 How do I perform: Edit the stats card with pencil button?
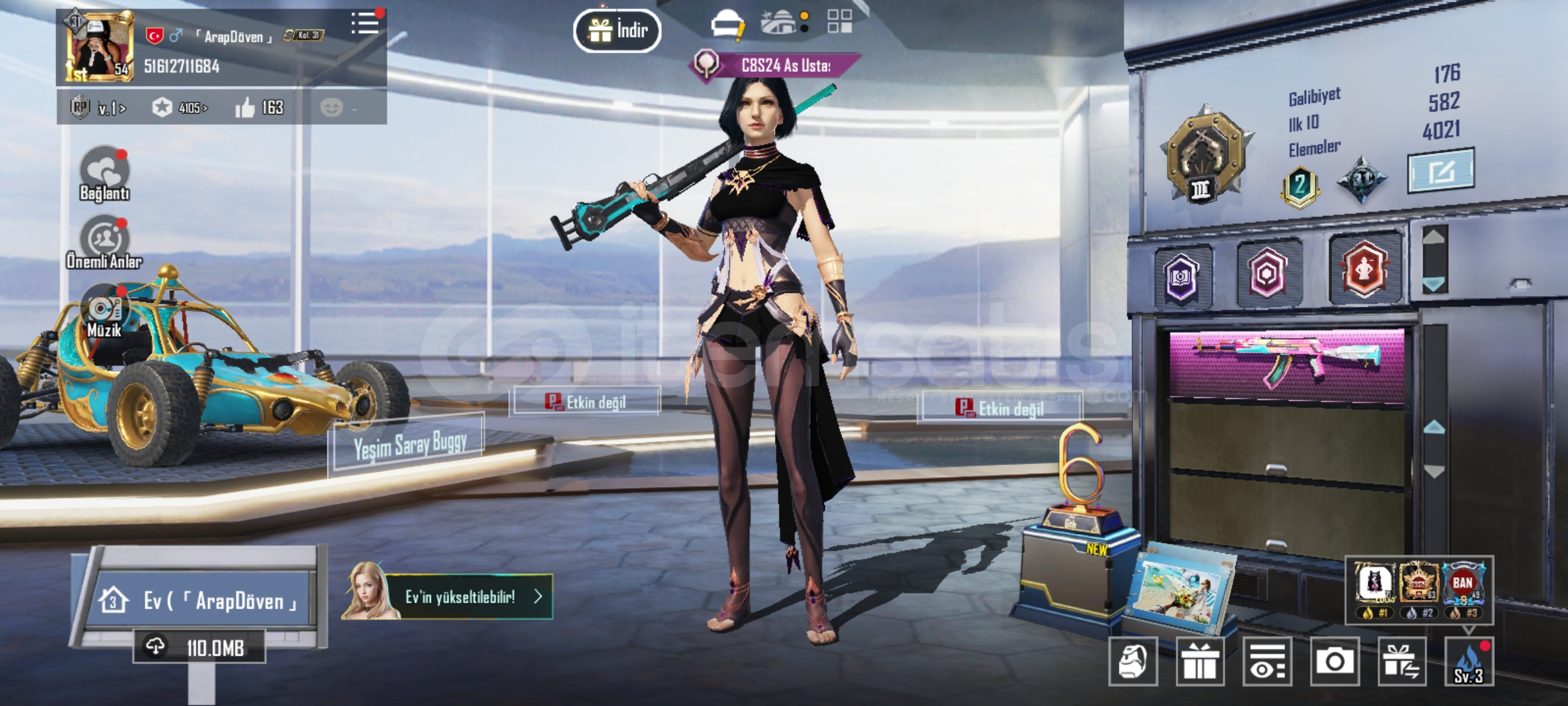tap(1440, 171)
